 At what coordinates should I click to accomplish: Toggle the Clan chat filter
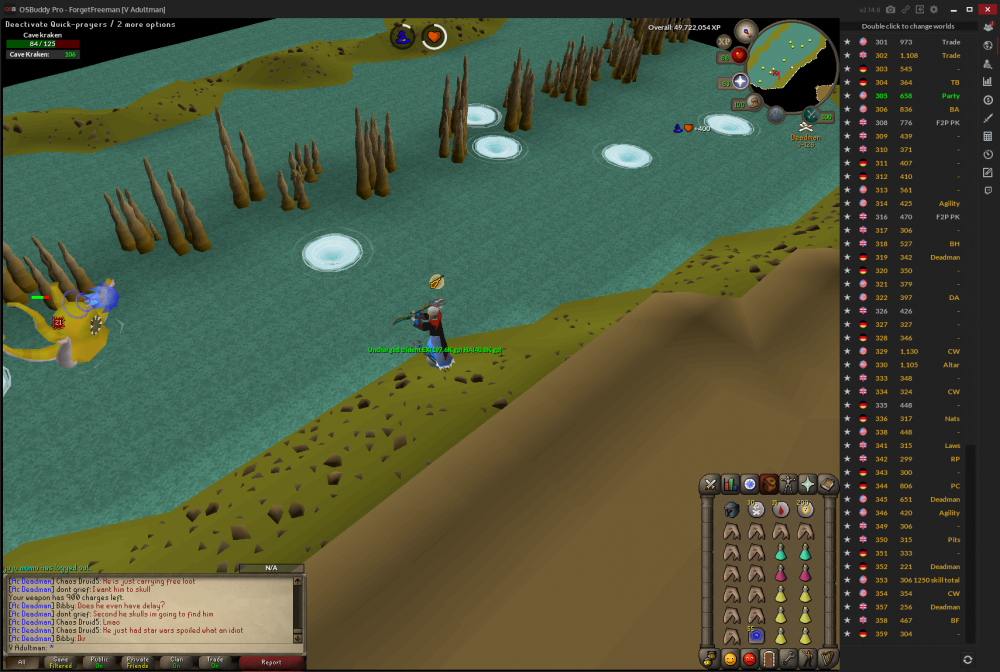[x=176, y=661]
